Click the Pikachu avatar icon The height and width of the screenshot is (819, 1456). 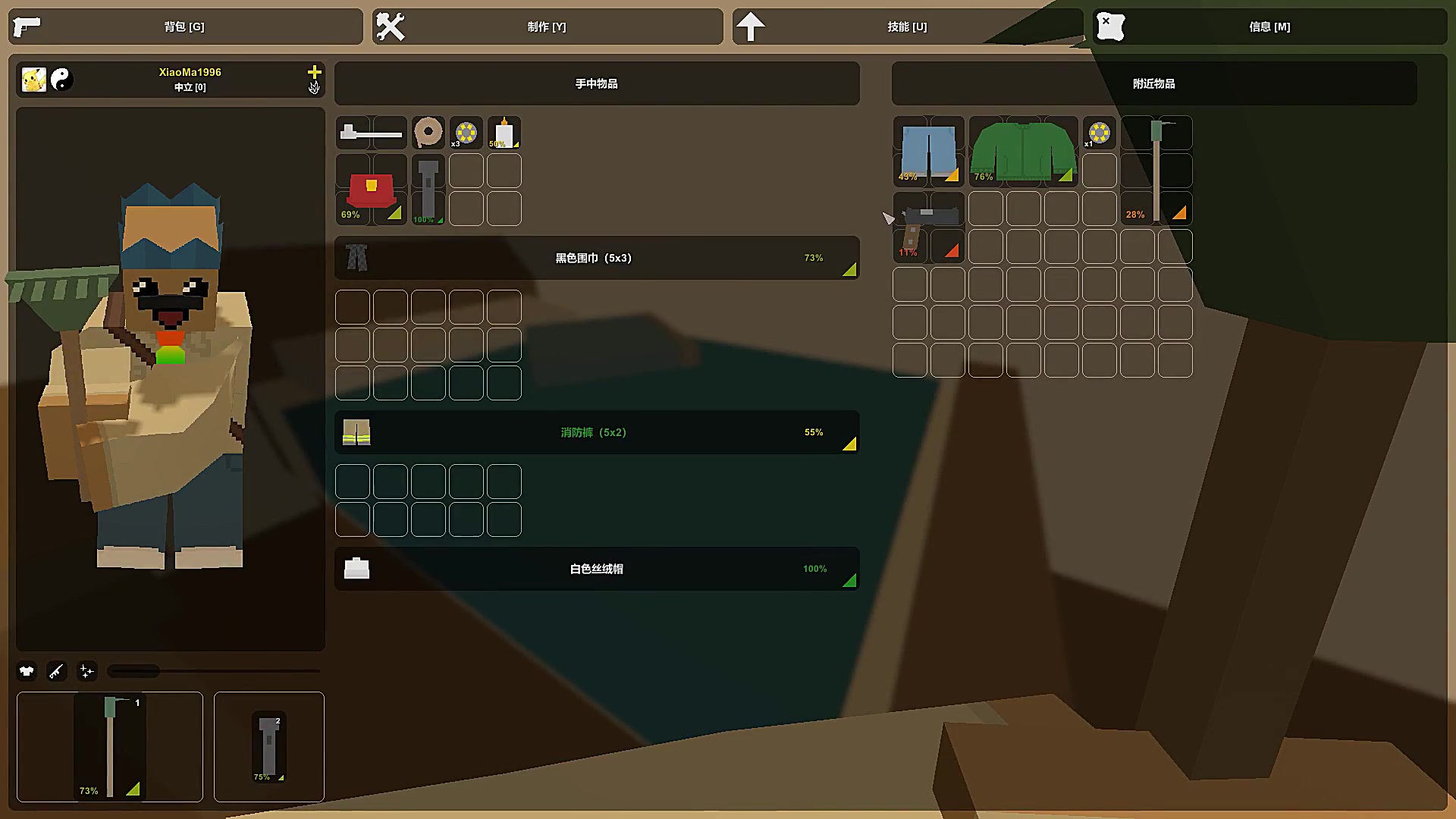click(32, 80)
